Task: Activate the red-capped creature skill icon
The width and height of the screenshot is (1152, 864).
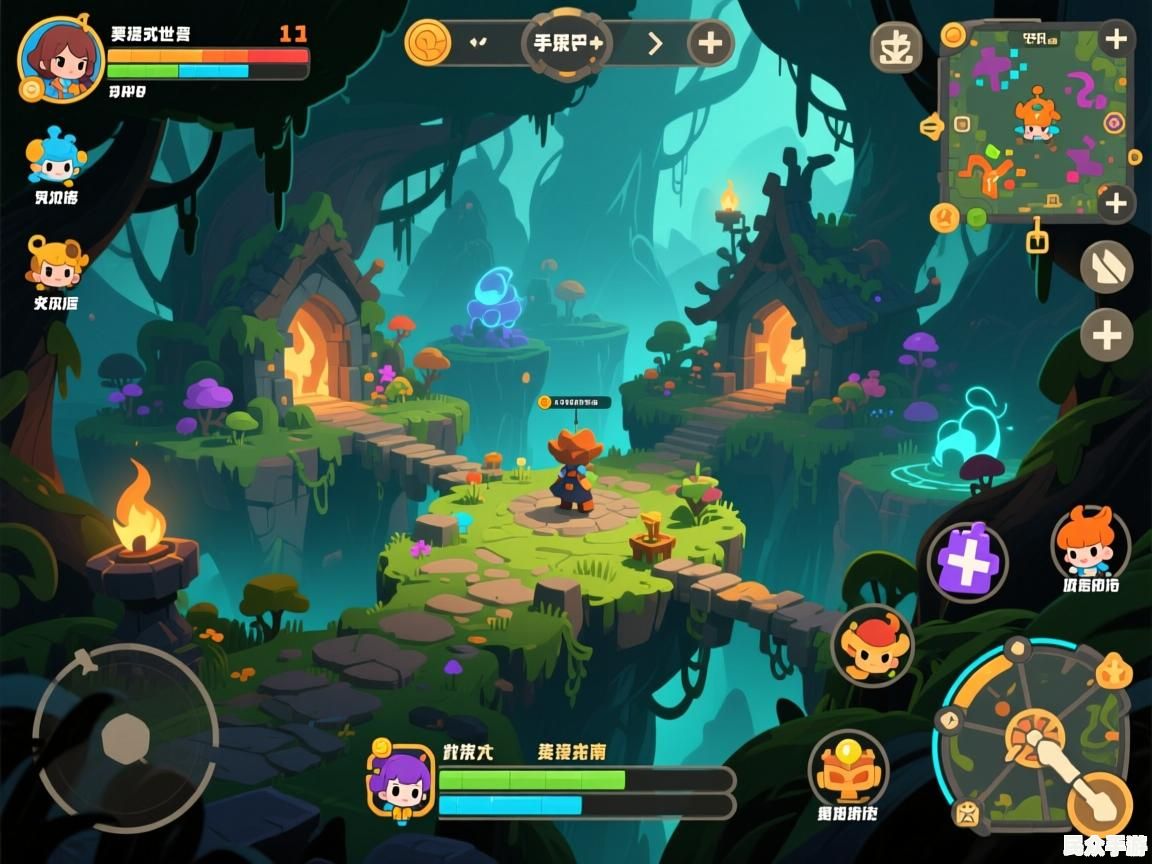Action: click(872, 646)
